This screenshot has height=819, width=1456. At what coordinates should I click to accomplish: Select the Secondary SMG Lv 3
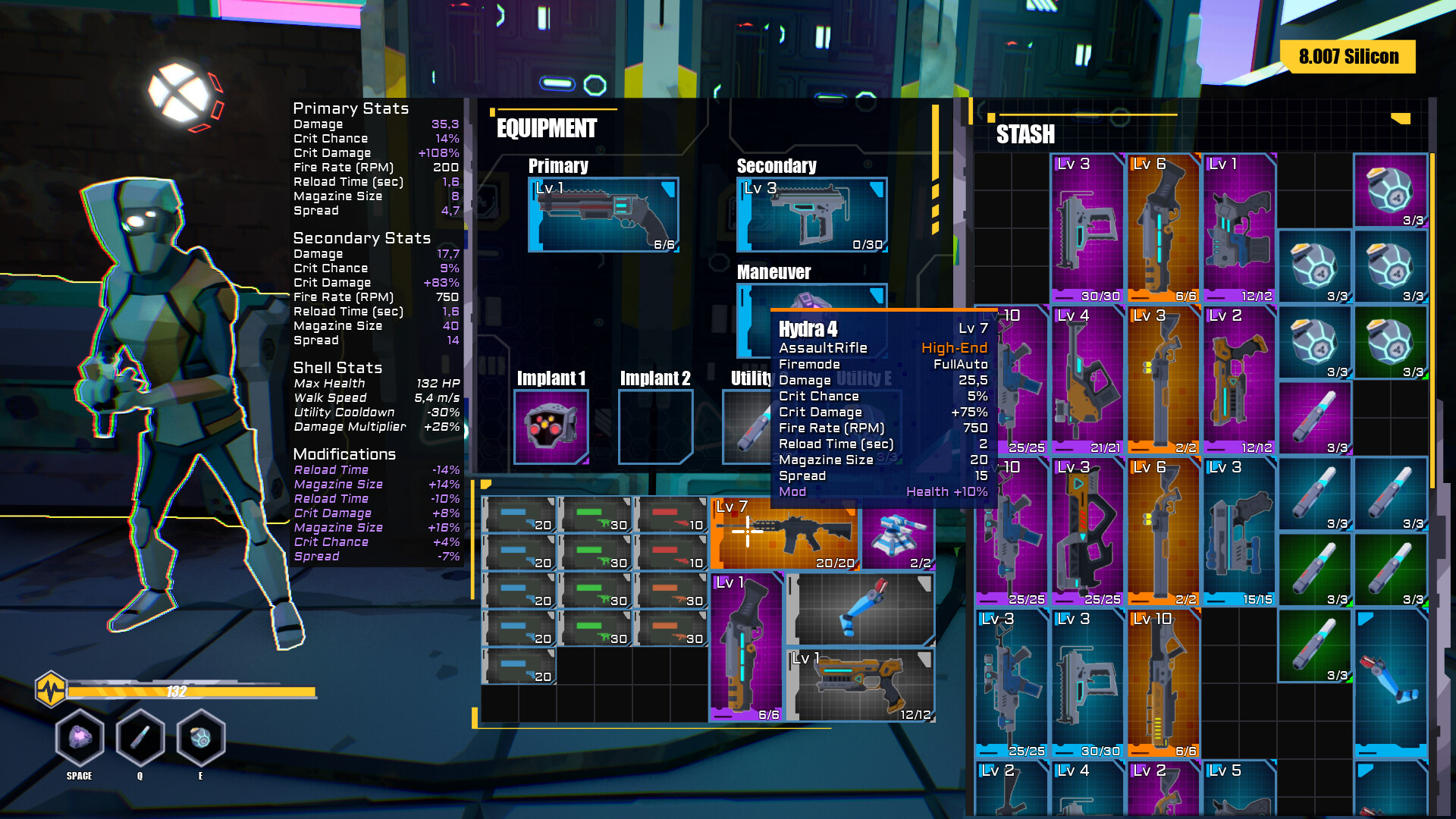[811, 215]
